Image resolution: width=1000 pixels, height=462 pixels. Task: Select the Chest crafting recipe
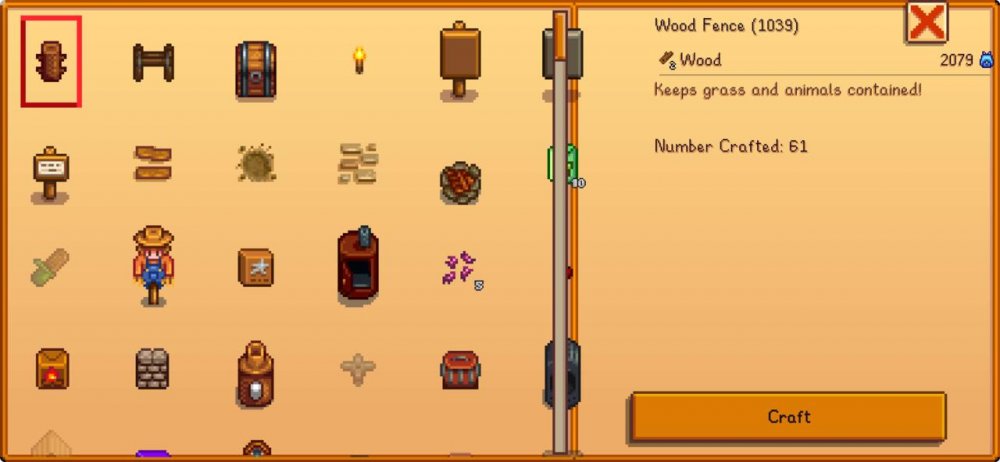(x=256, y=68)
